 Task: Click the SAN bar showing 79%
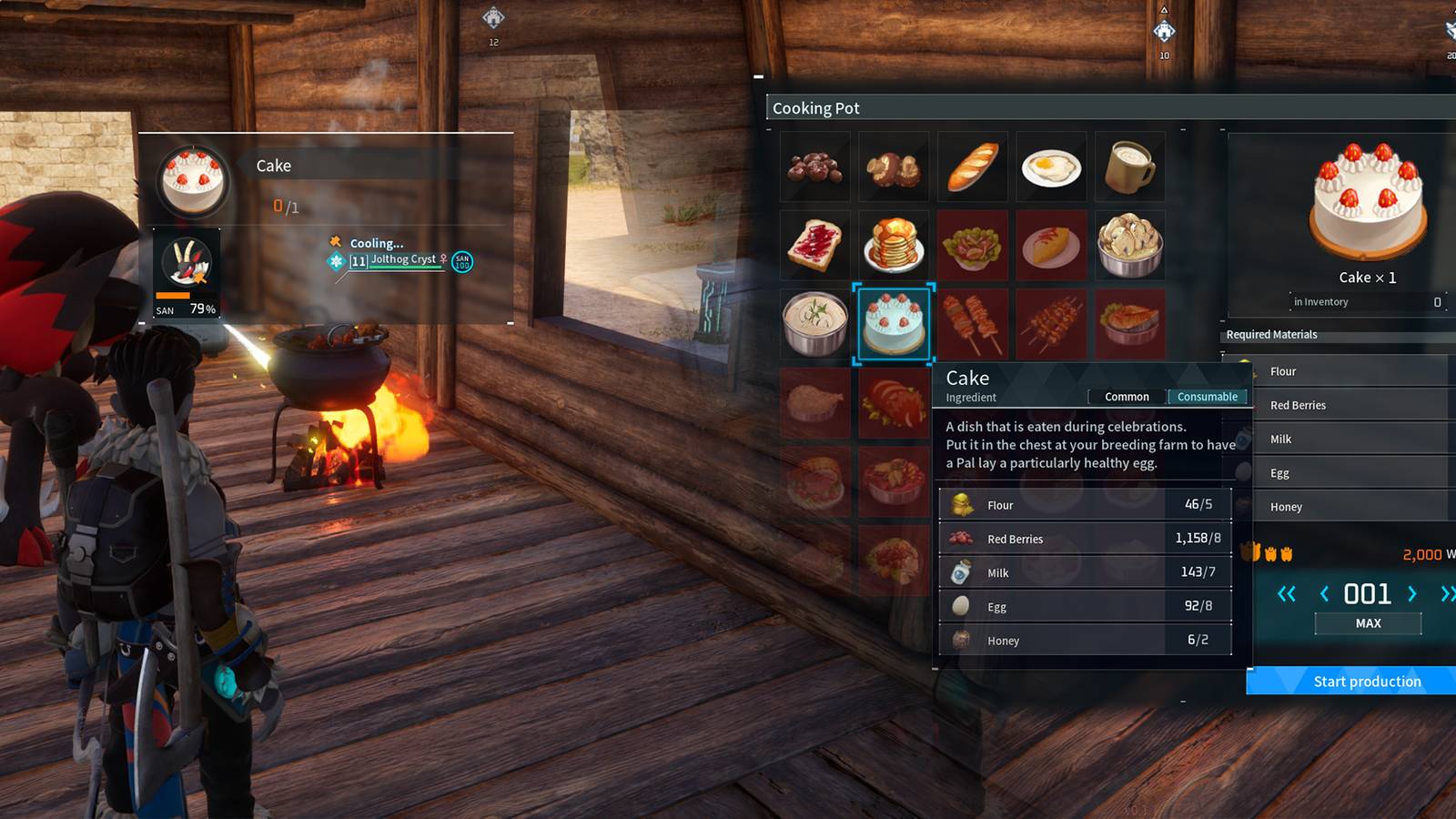[182, 301]
